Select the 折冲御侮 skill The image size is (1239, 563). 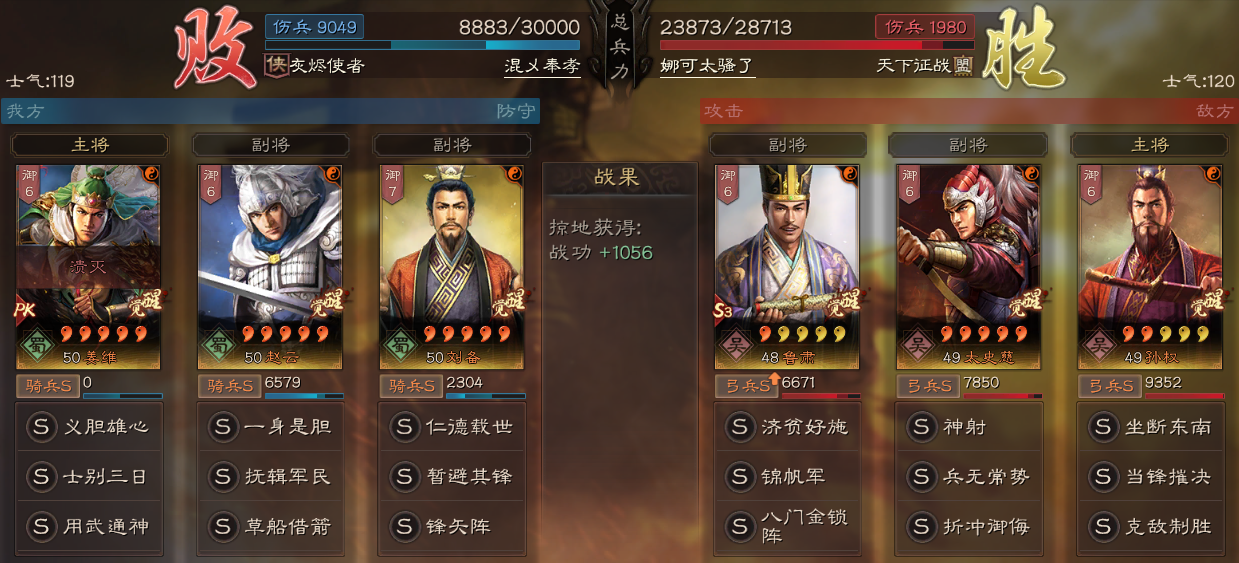point(969,527)
